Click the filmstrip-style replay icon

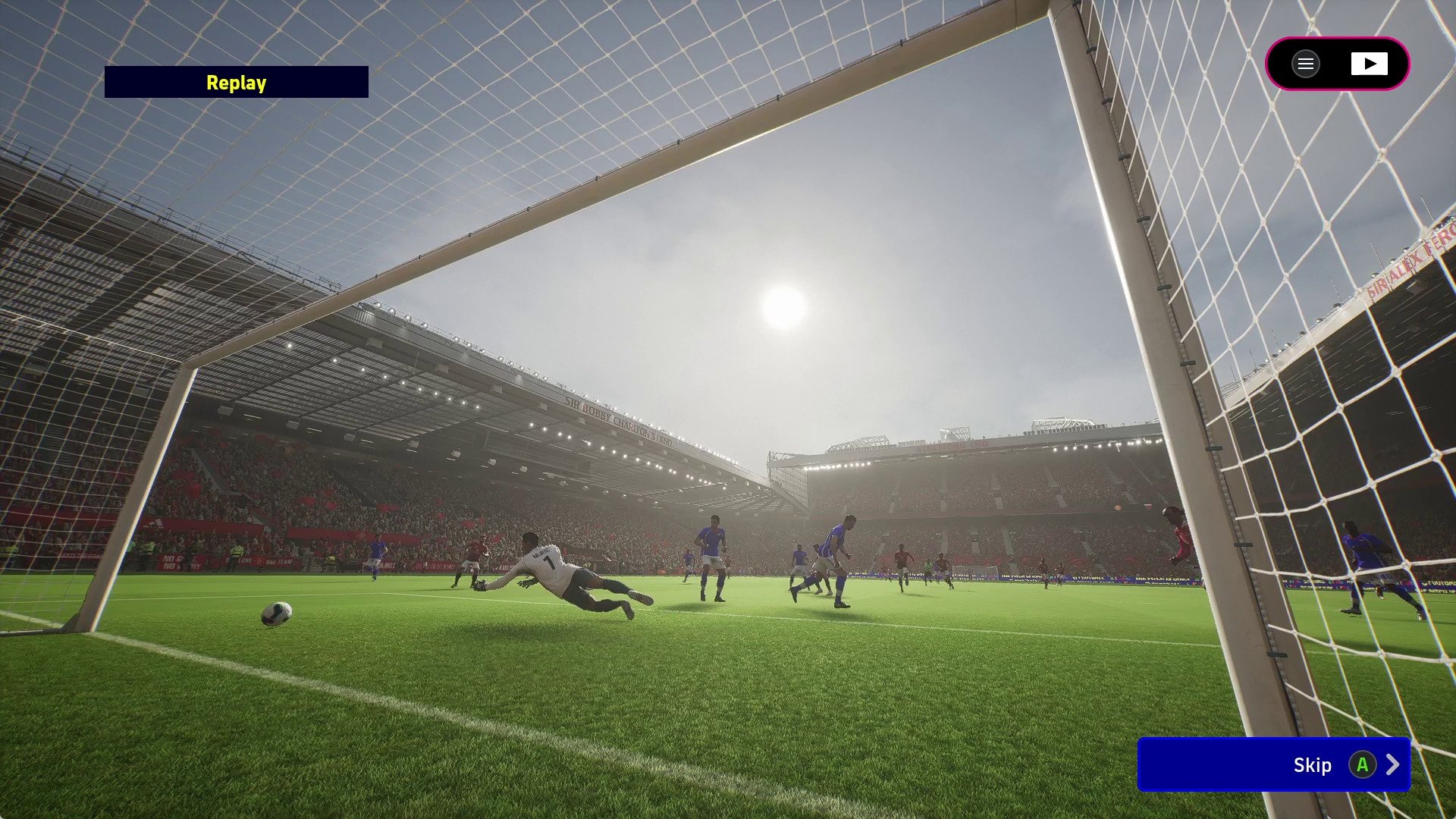click(1370, 64)
